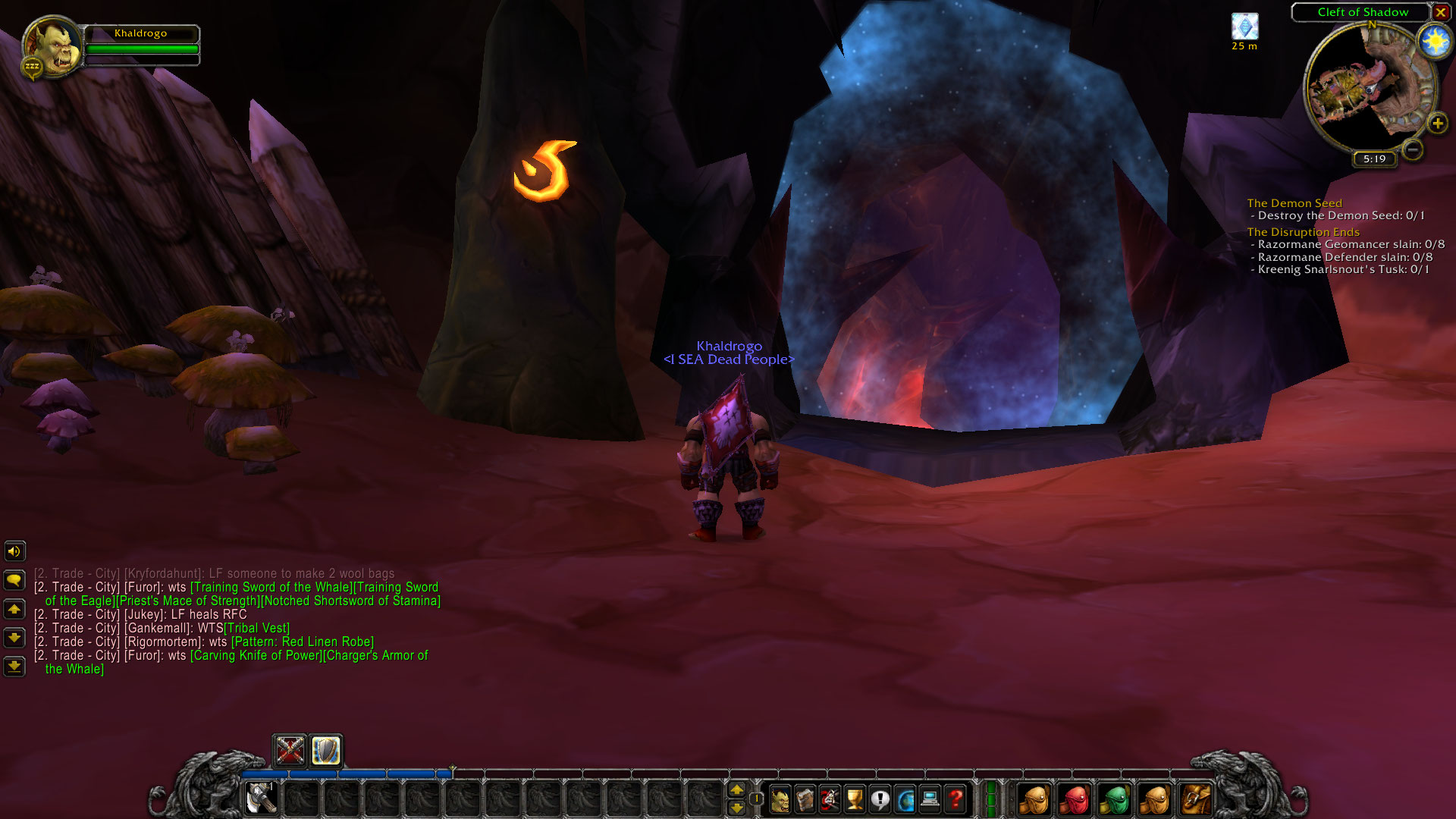This screenshot has height=819, width=1456.
Task: Click Khaldrogo's orc player portrait
Action: 52,47
